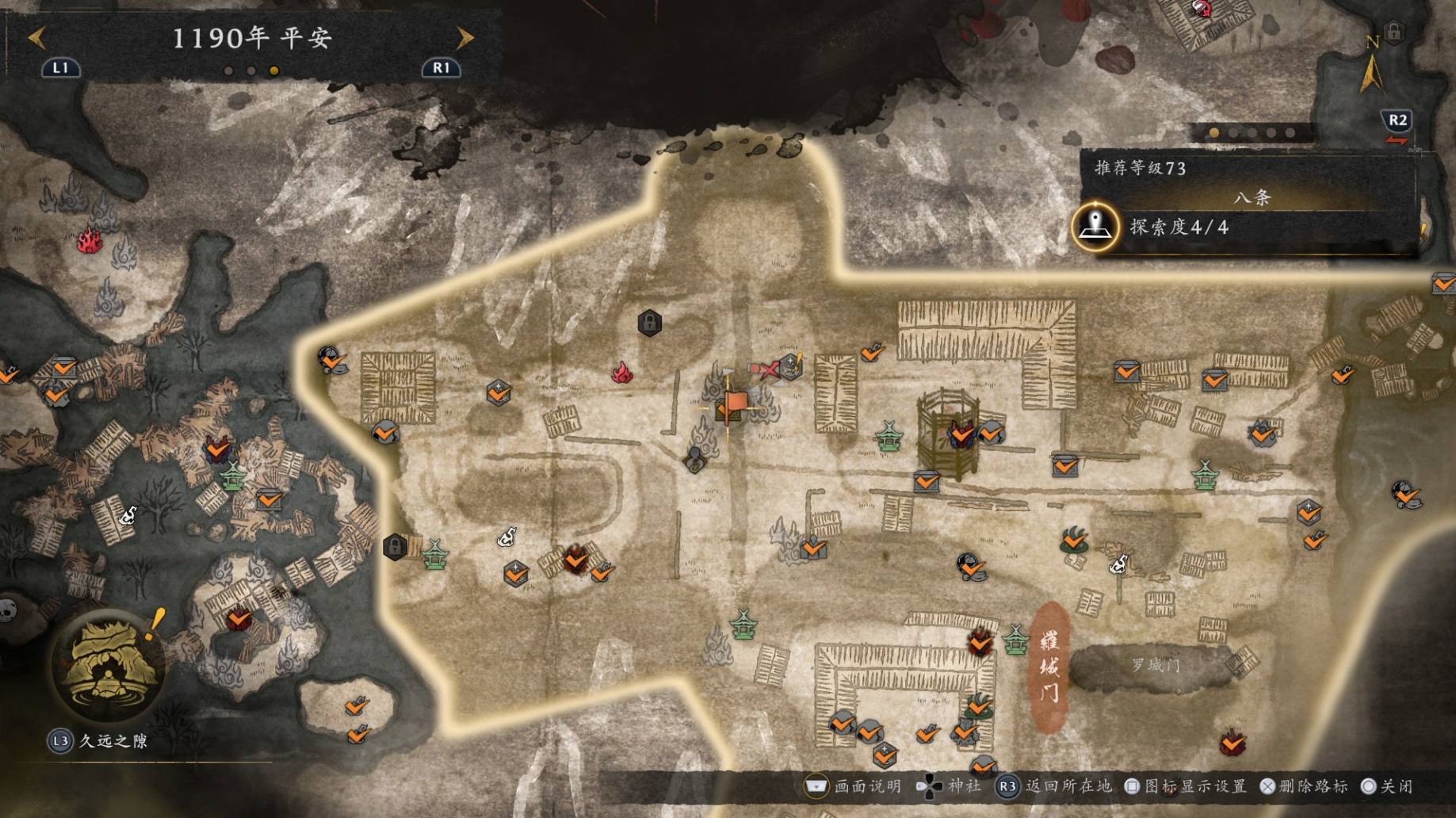This screenshot has width=1456, height=818.
Task: Select the 八条 region info panel
Action: pyautogui.click(x=1251, y=198)
